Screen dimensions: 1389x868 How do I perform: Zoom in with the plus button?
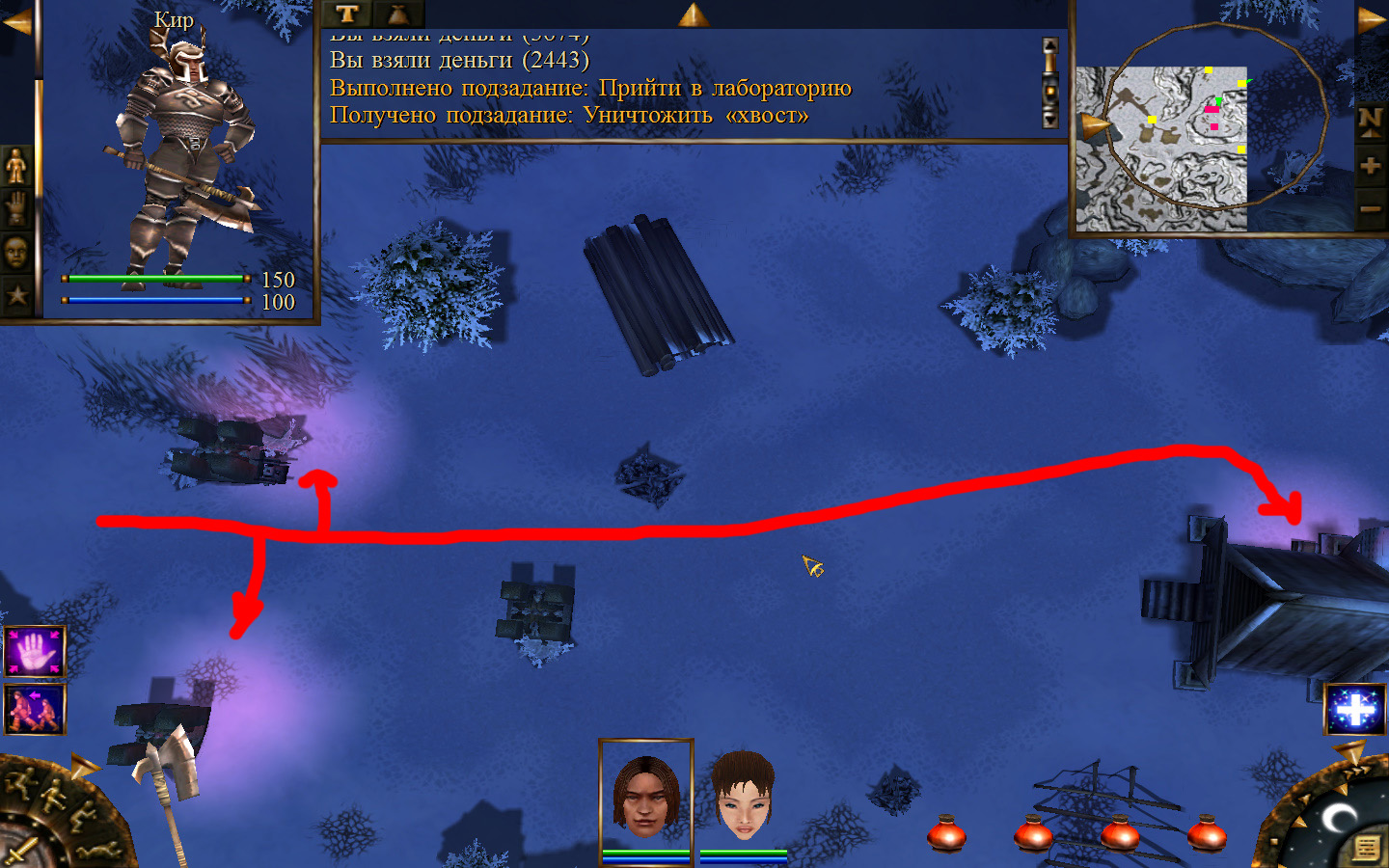(1371, 166)
